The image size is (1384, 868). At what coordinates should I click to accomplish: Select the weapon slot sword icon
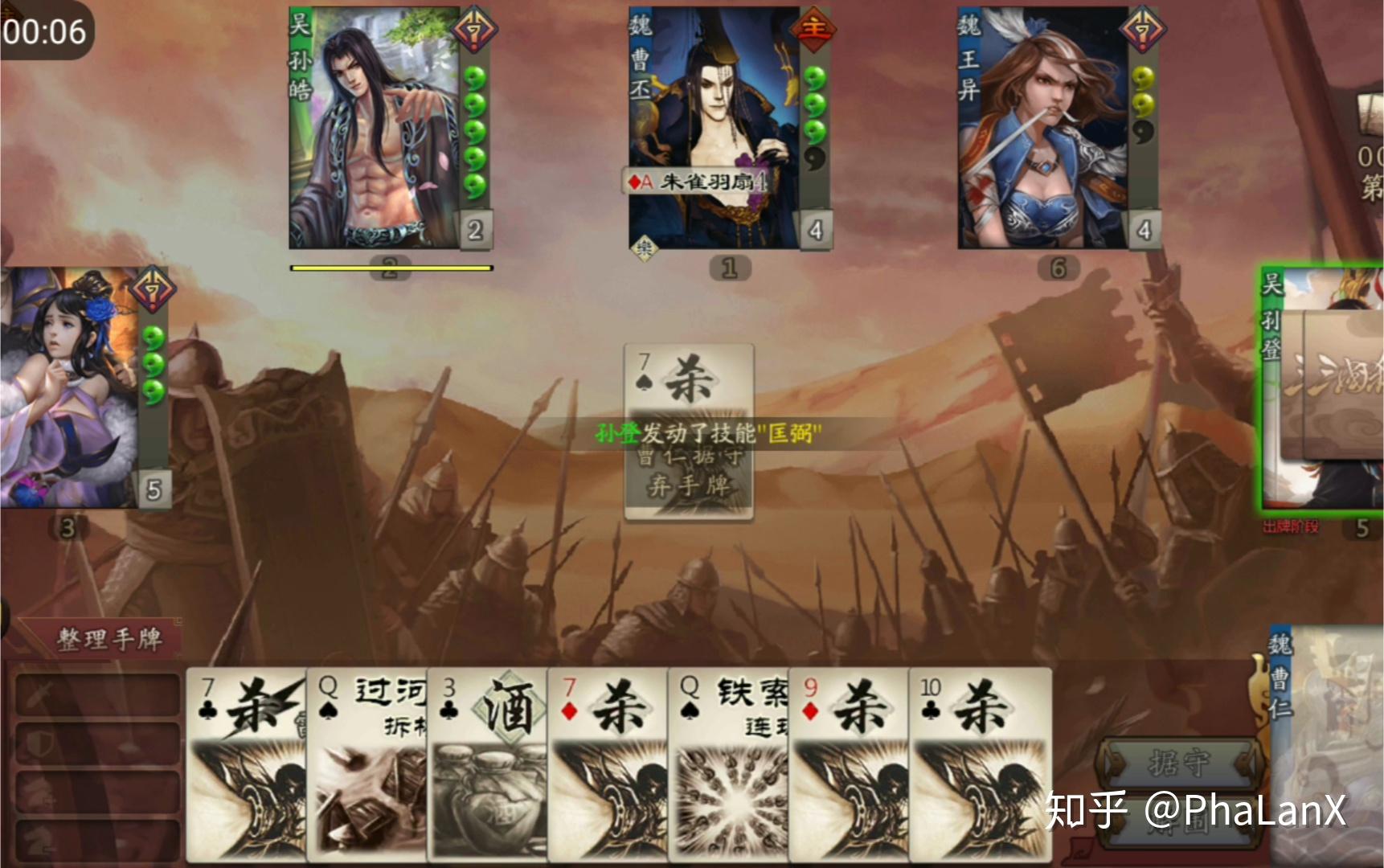[40, 694]
